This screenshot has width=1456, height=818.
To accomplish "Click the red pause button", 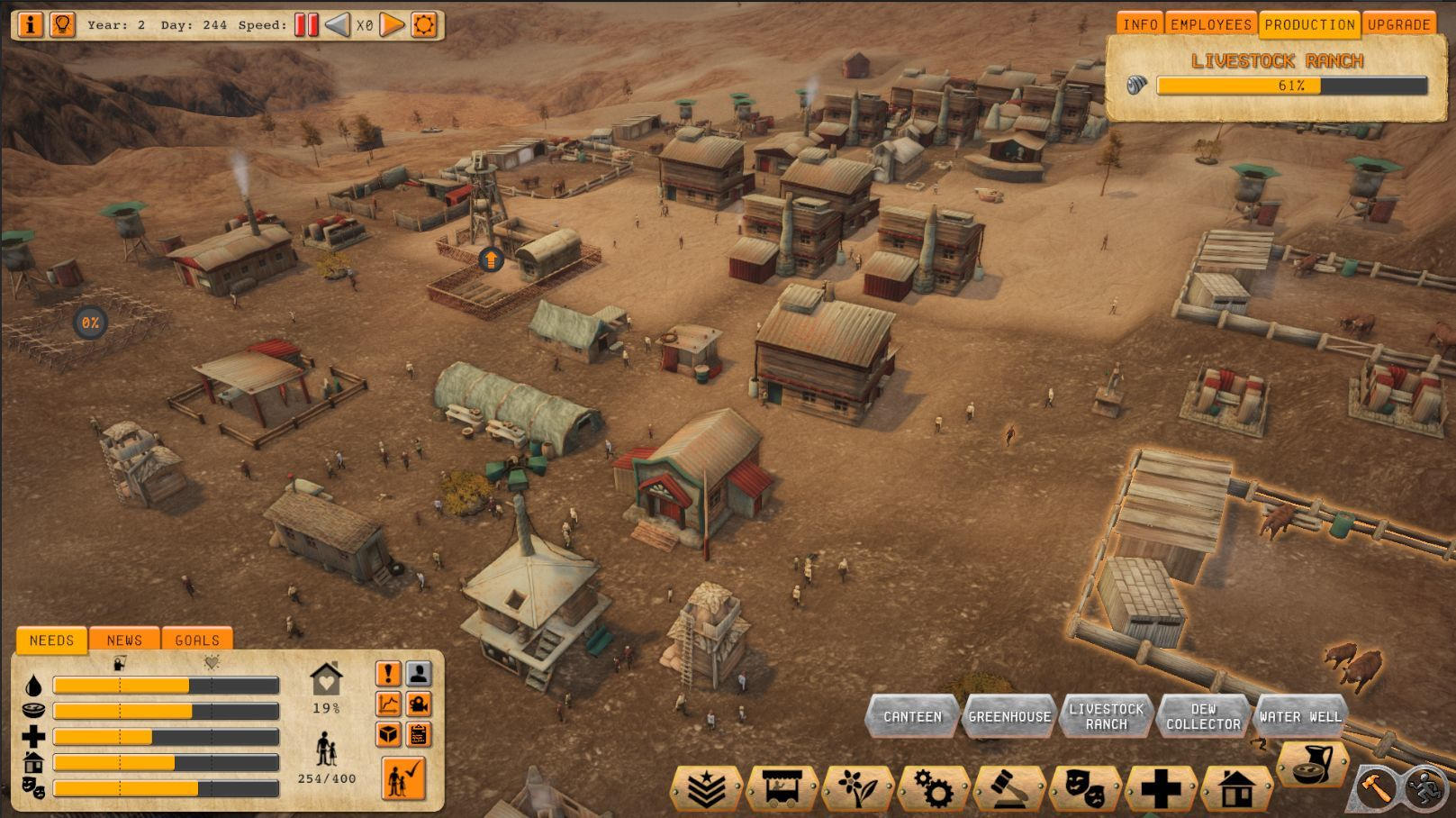I will pos(306,24).
